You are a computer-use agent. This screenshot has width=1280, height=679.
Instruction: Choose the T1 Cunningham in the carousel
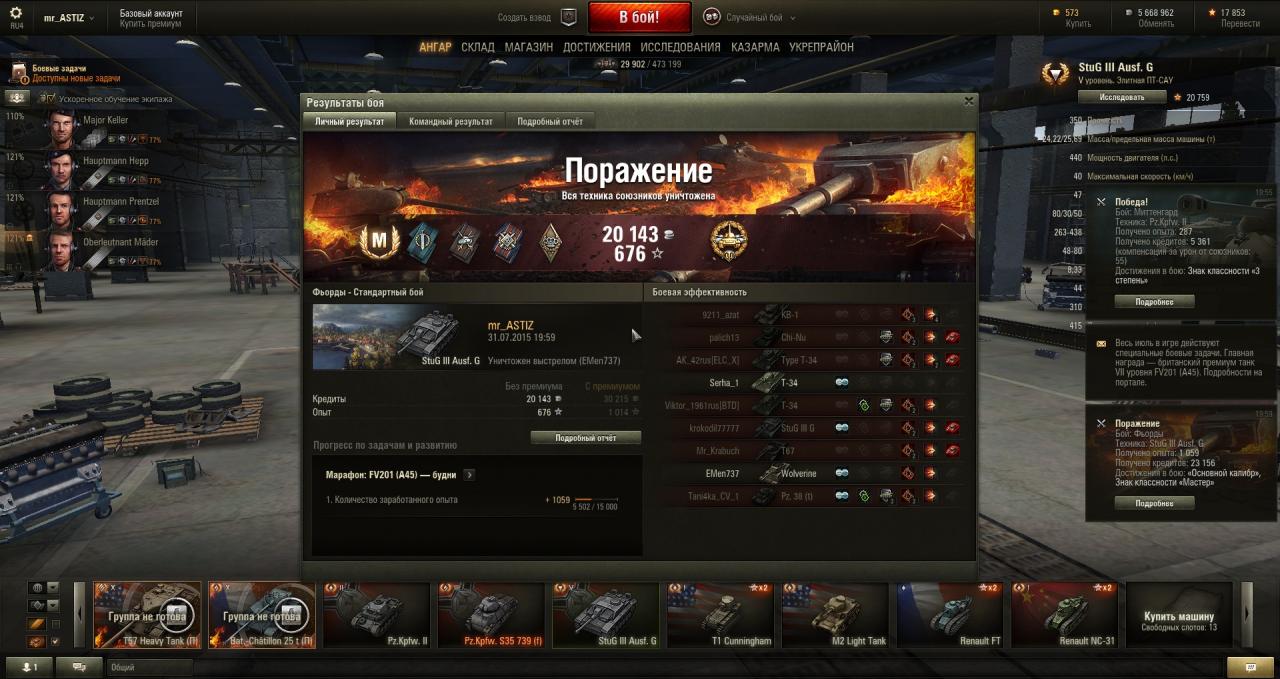pos(720,616)
